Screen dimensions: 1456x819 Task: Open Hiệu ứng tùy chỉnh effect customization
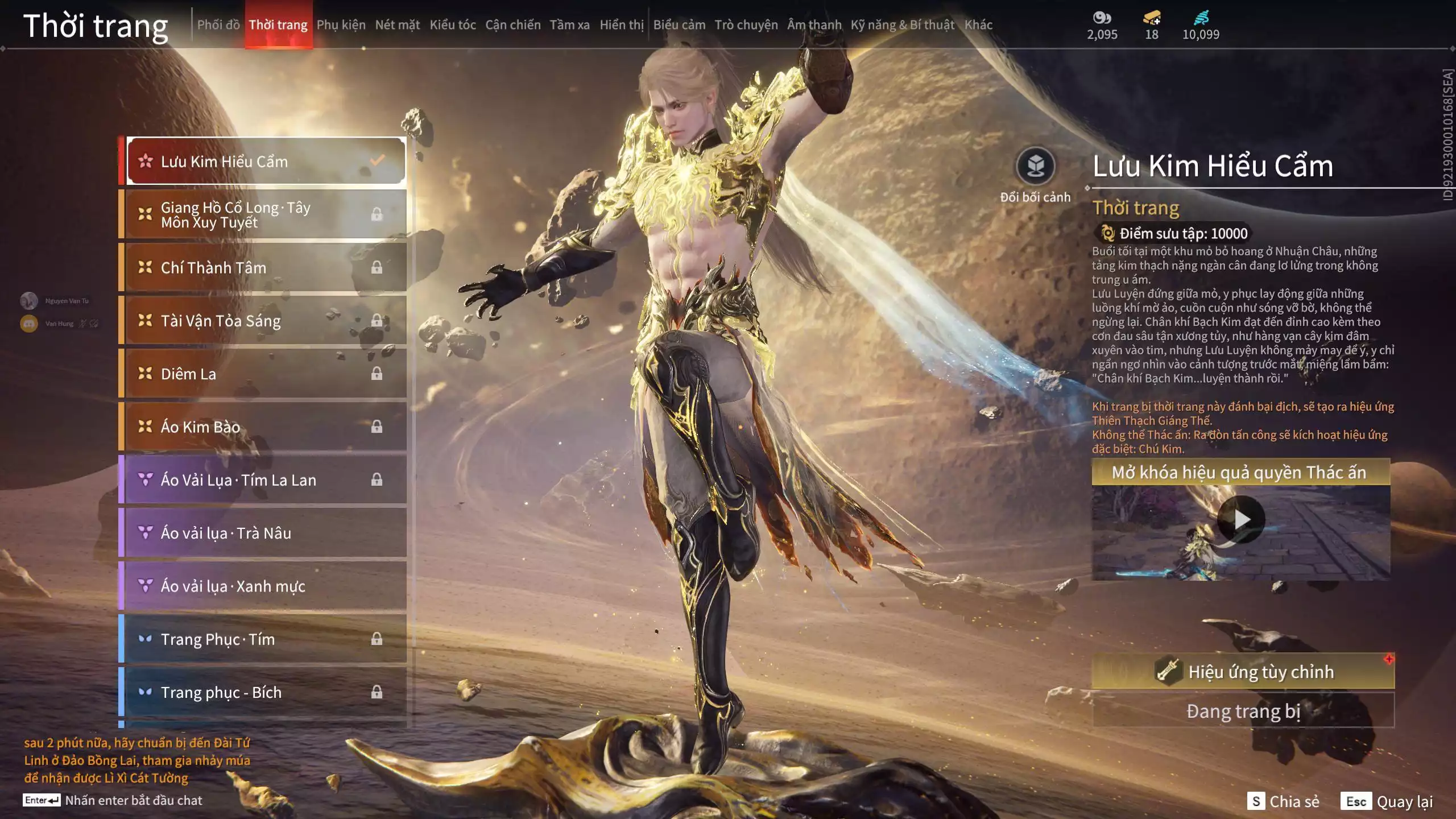(x=1243, y=672)
